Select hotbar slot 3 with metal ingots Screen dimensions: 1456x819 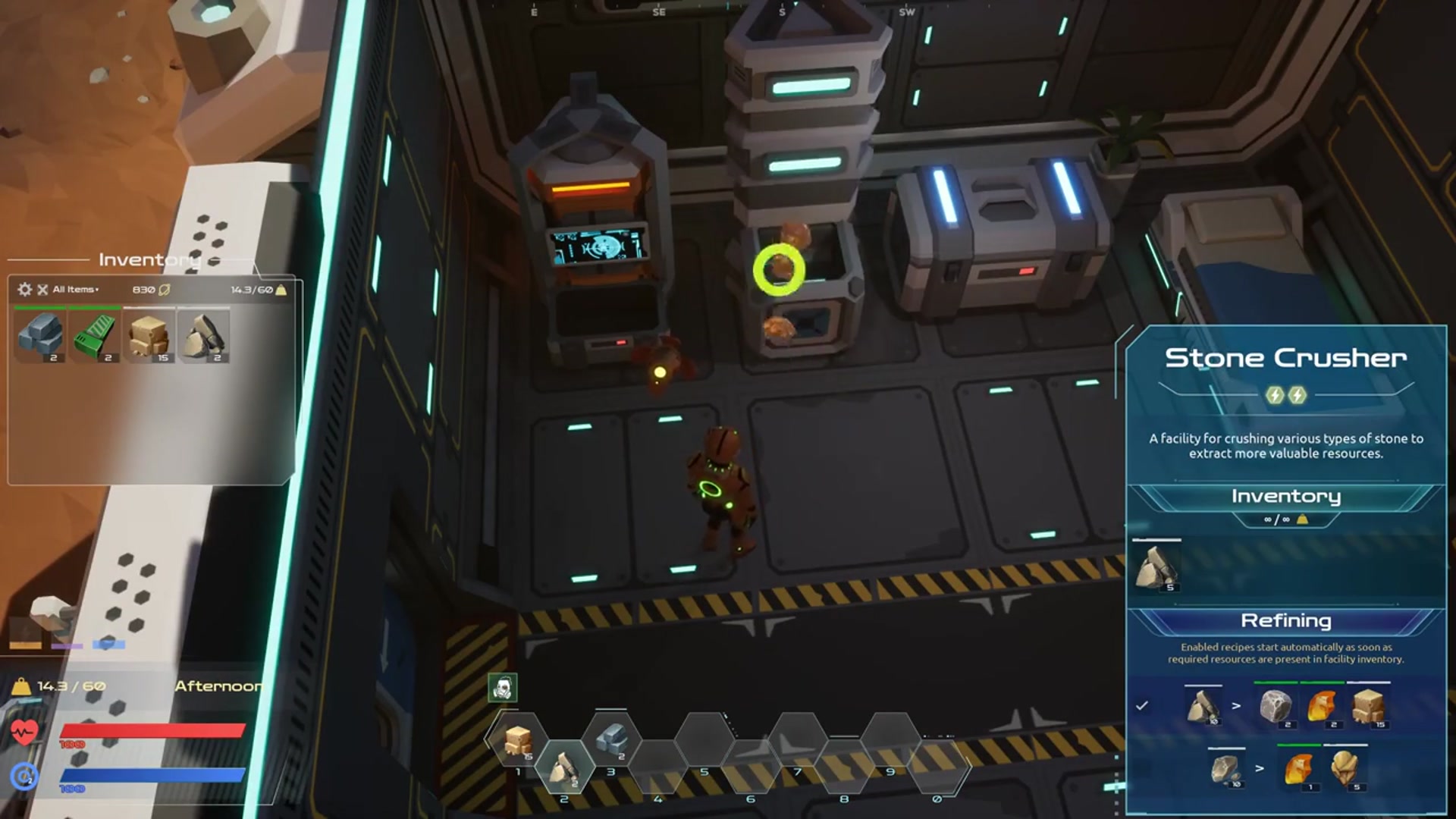coord(611,741)
